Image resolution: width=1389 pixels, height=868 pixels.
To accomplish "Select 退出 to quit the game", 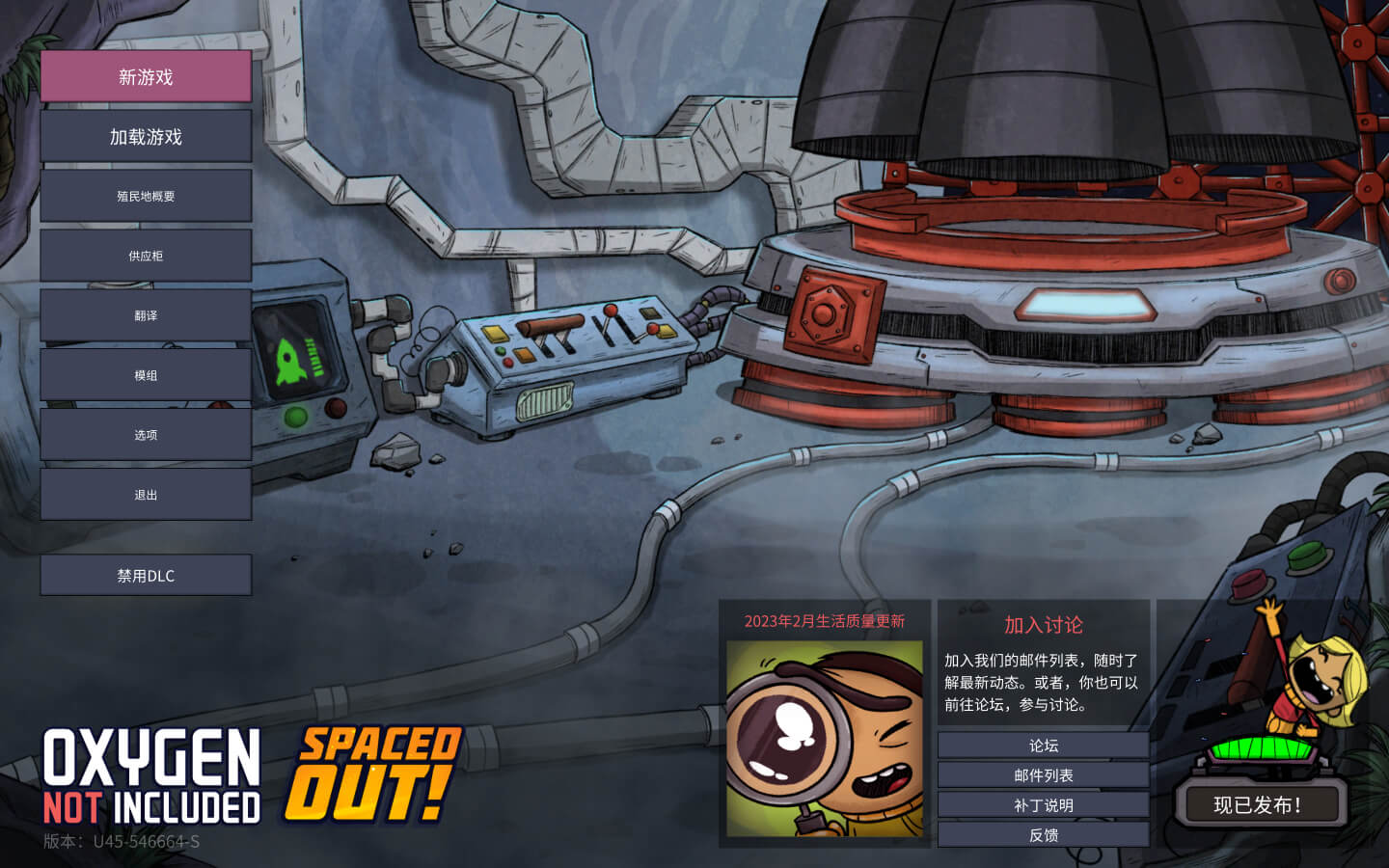I will pyautogui.click(x=145, y=494).
